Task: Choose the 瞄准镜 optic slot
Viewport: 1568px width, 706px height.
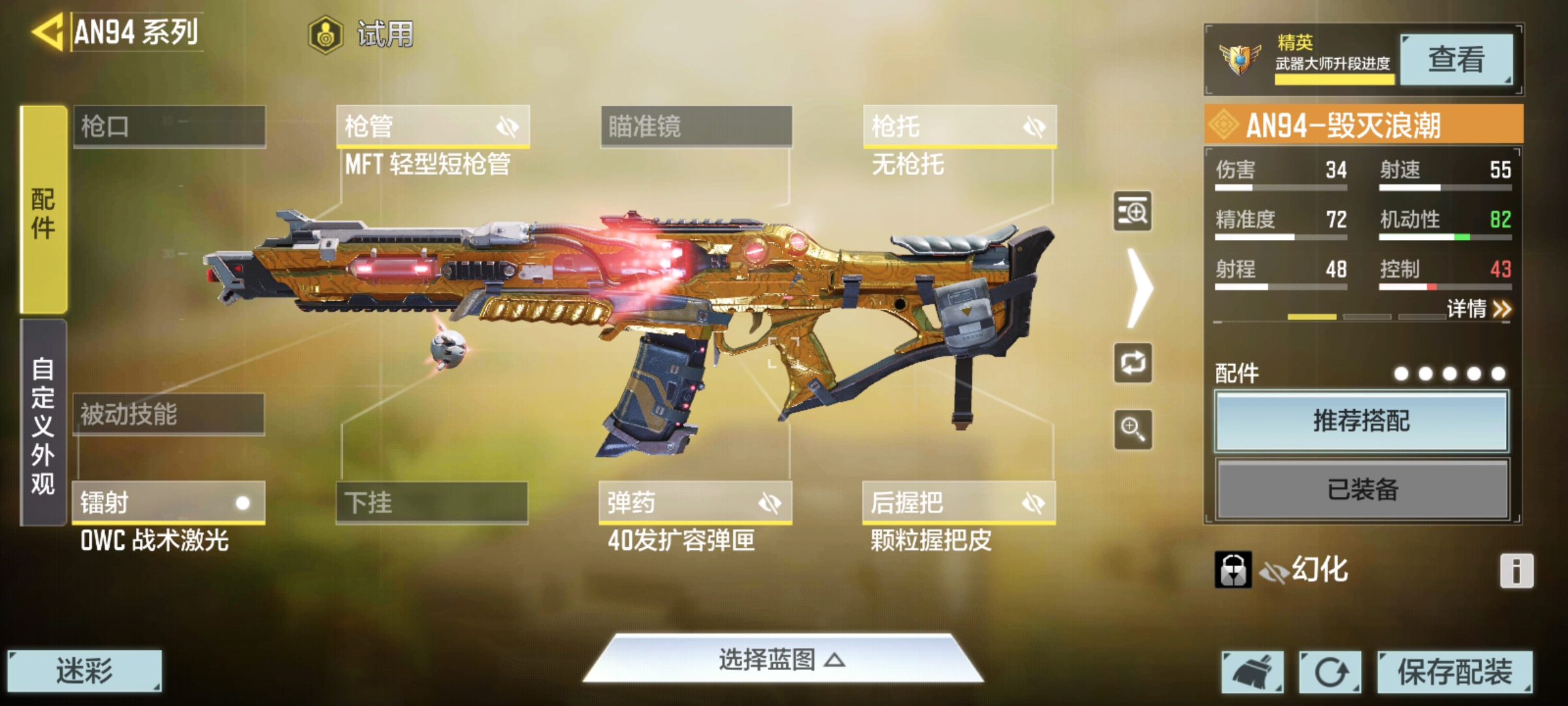Action: coord(696,126)
